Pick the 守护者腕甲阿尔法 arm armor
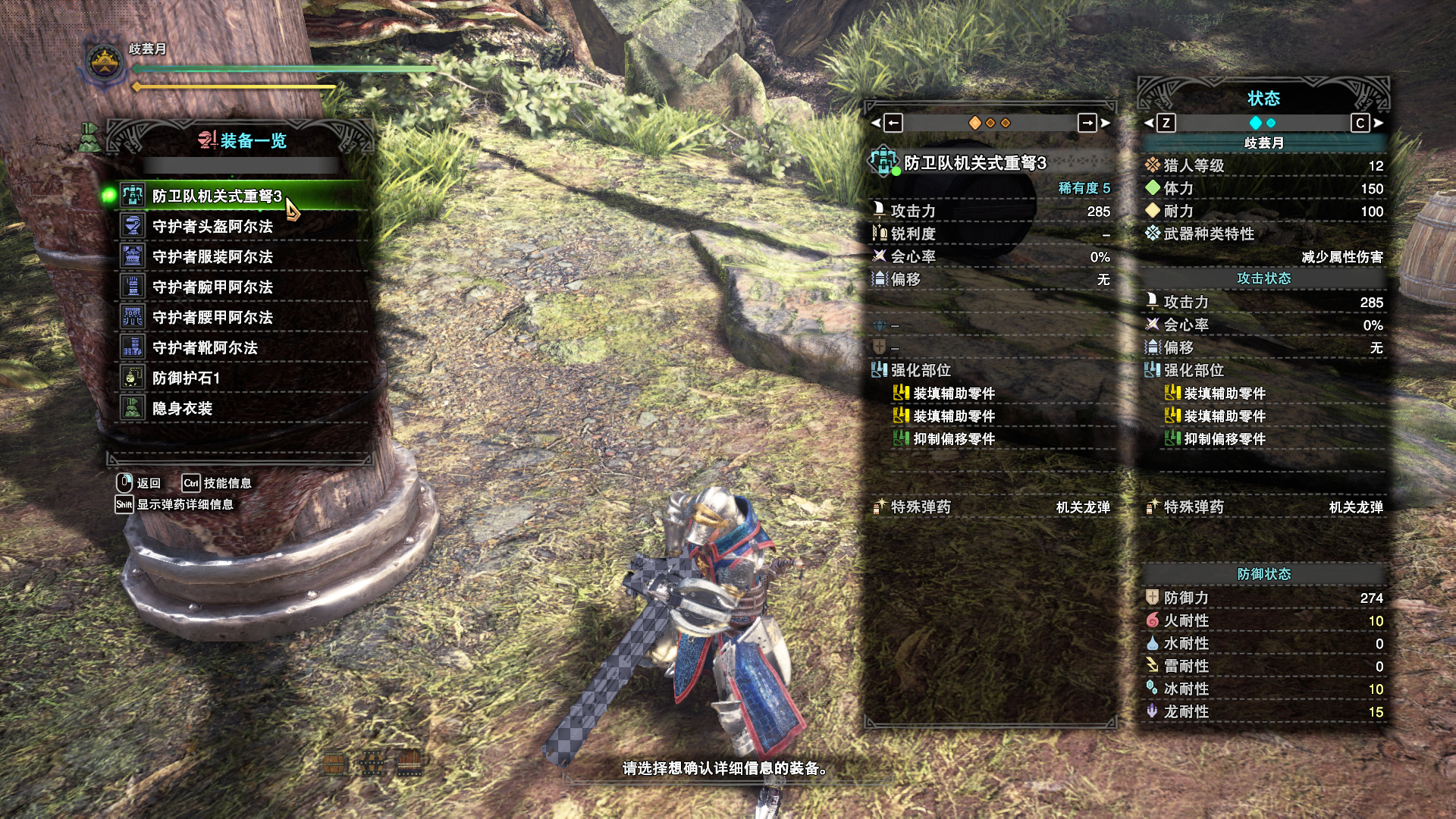The height and width of the screenshot is (819, 1456). pyautogui.click(x=212, y=287)
